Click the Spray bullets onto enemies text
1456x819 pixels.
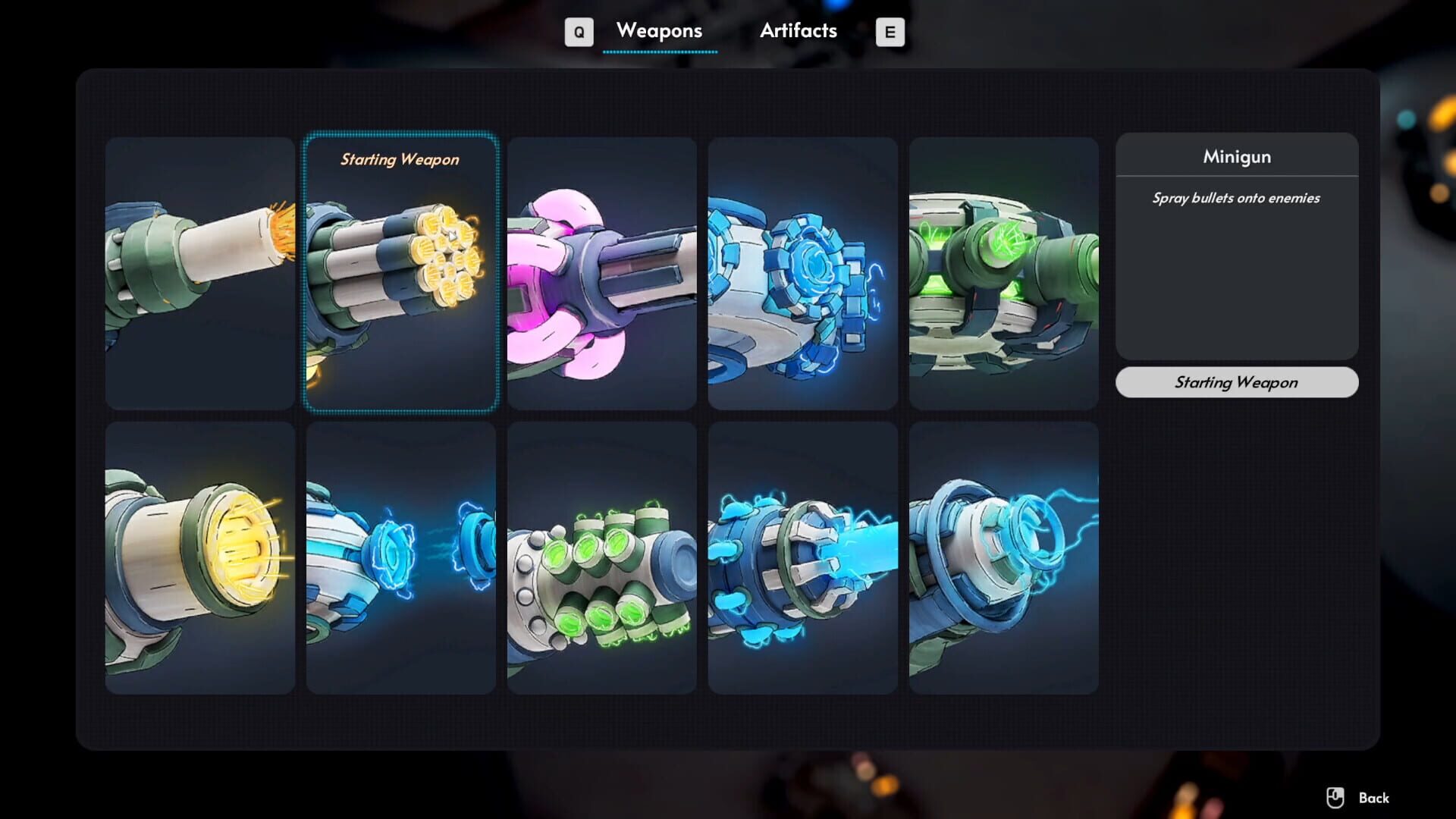(x=1235, y=198)
